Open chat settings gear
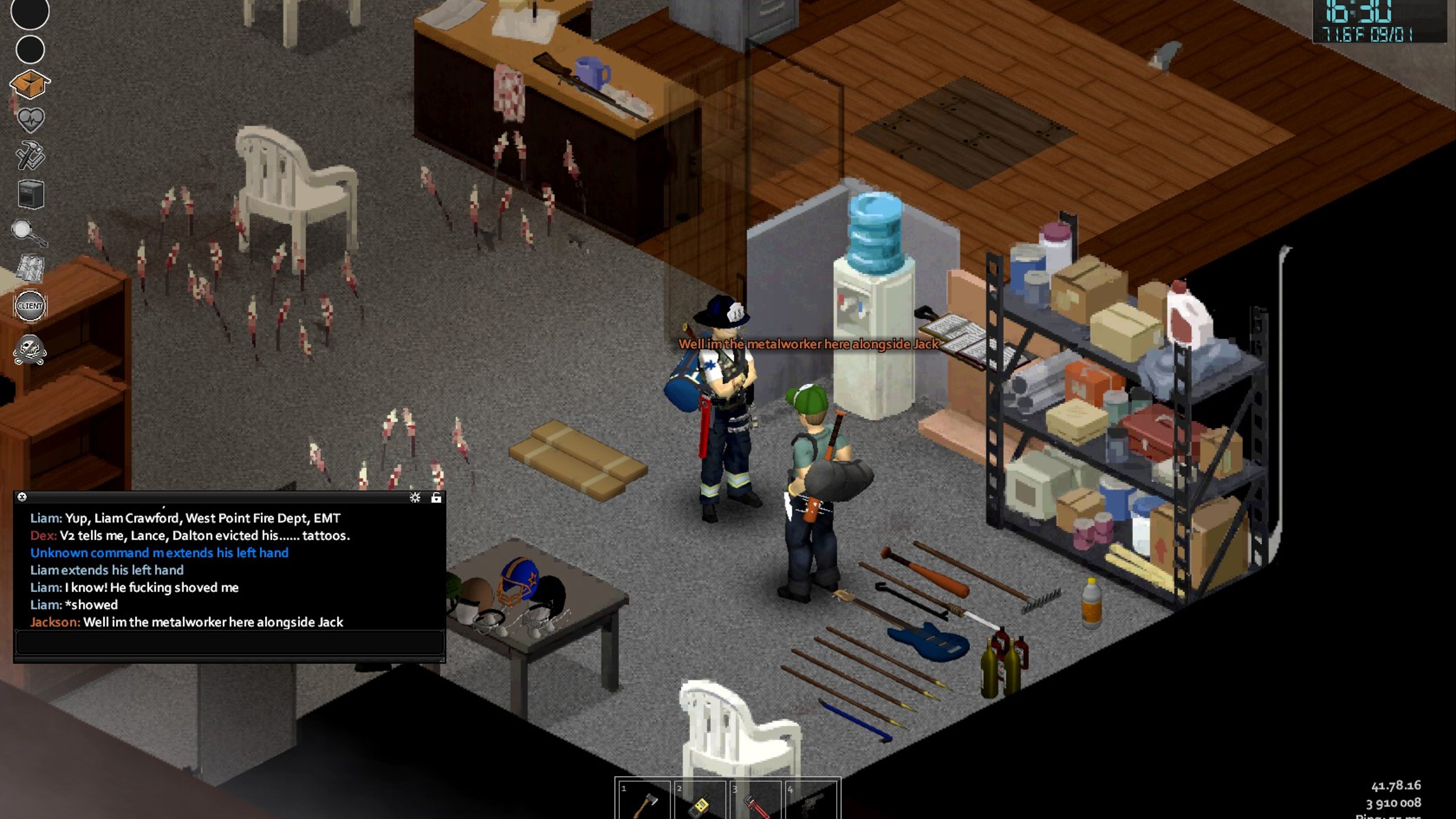The height and width of the screenshot is (819, 1456). point(415,497)
